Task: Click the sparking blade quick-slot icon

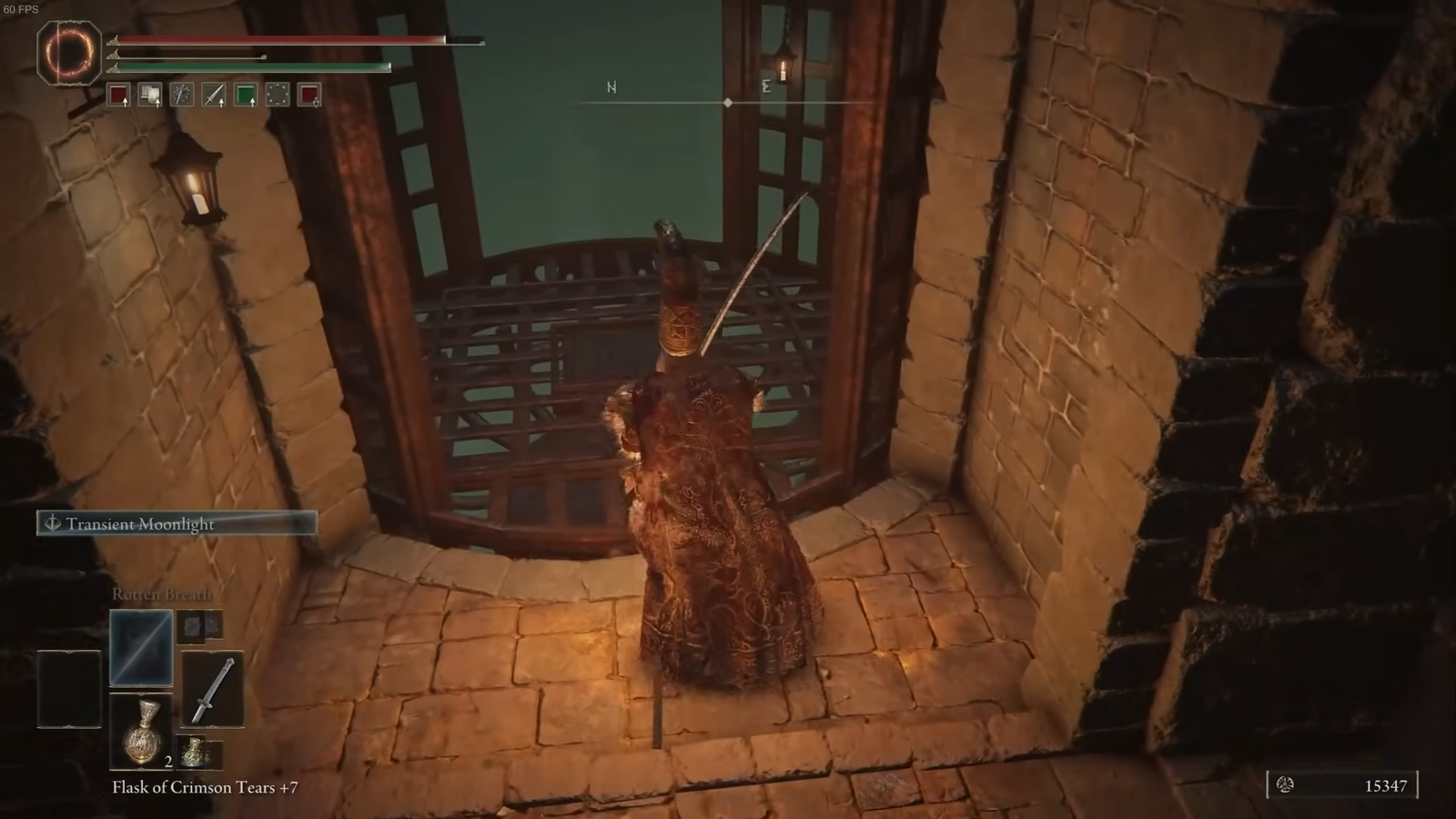Action: [181, 96]
